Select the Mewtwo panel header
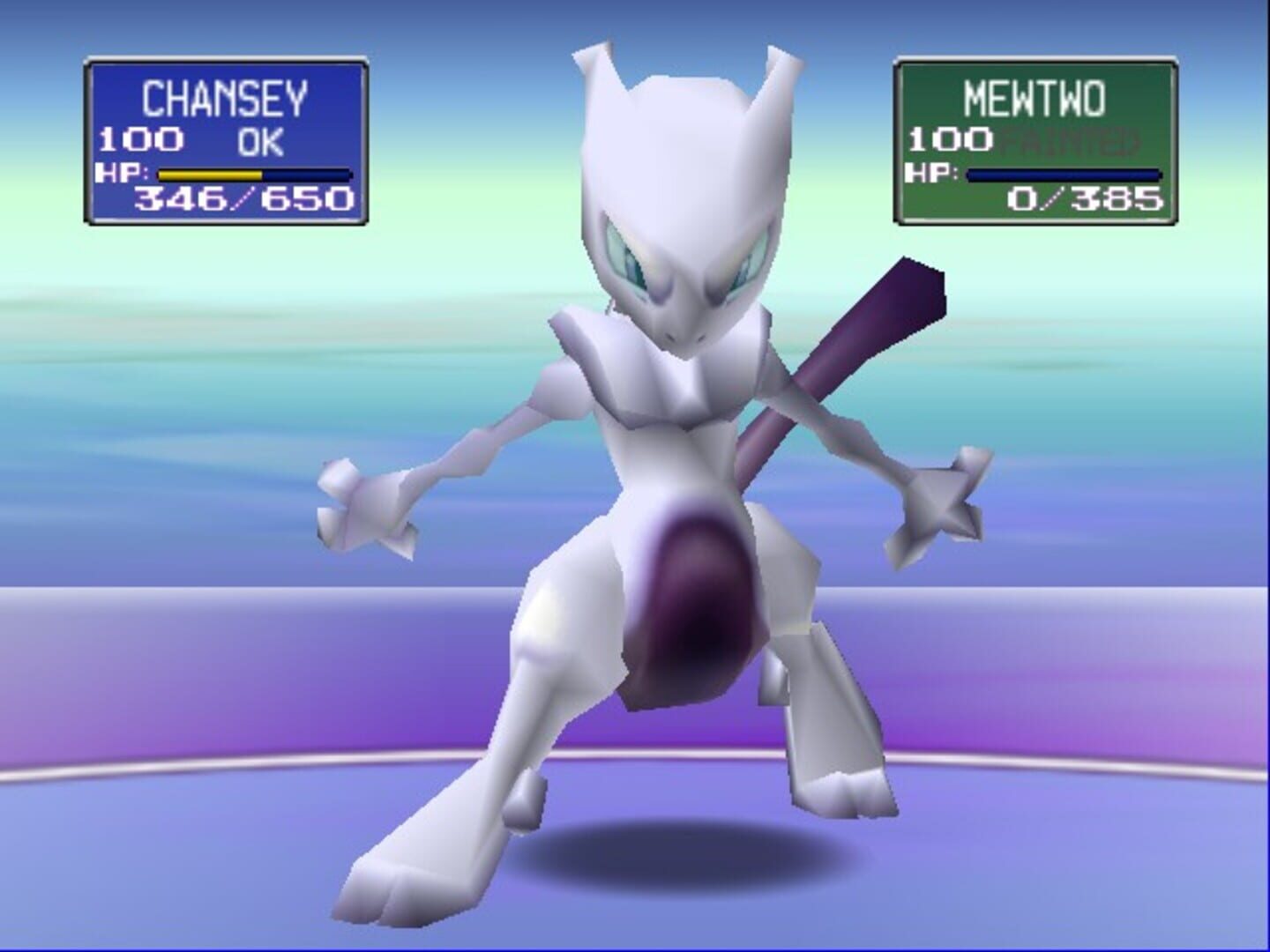Viewport: 1270px width, 952px height. pyautogui.click(x=1037, y=95)
